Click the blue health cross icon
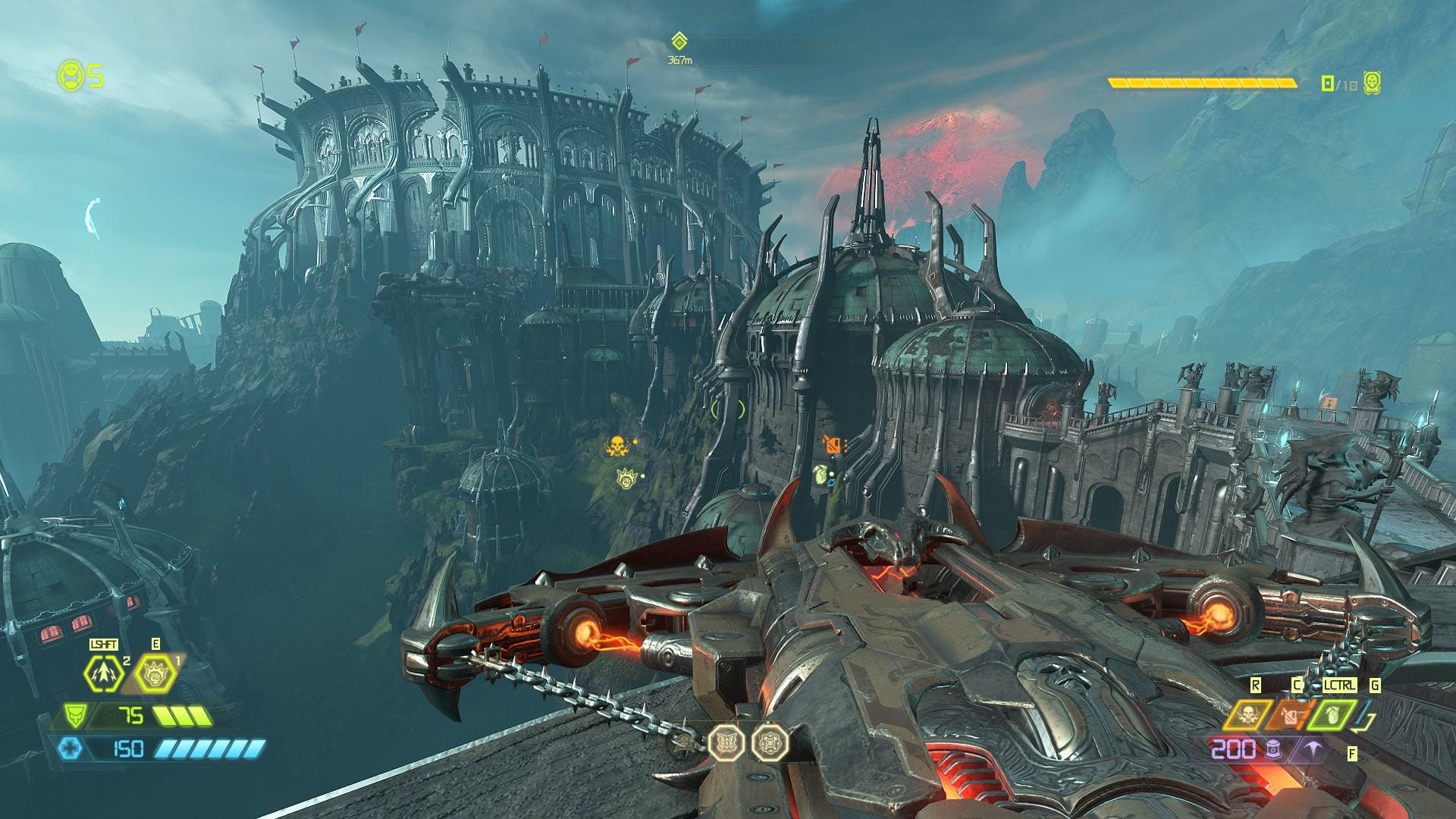This screenshot has width=1456, height=819. point(72,749)
